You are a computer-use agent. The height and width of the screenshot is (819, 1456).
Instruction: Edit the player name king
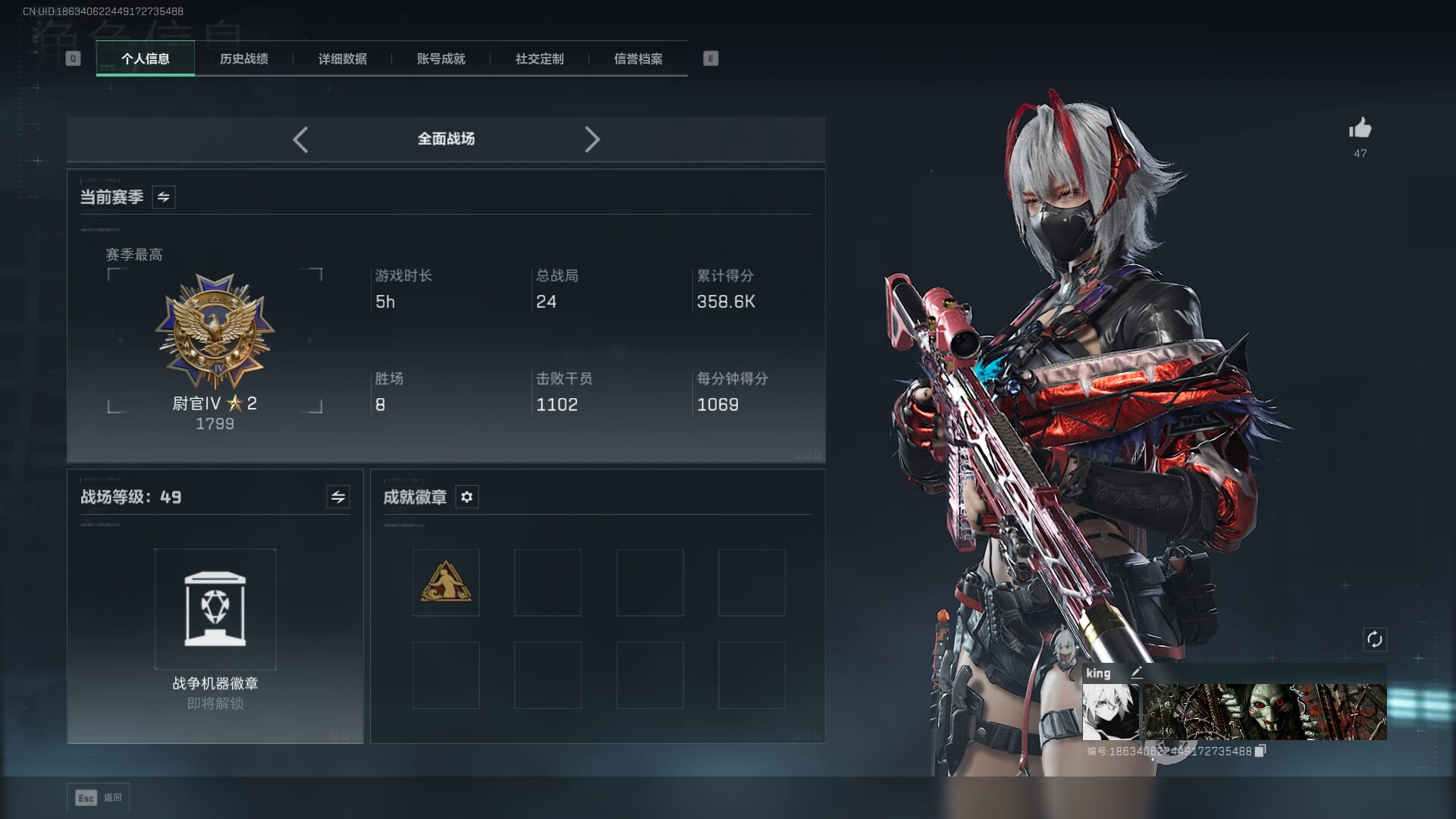click(x=1137, y=673)
